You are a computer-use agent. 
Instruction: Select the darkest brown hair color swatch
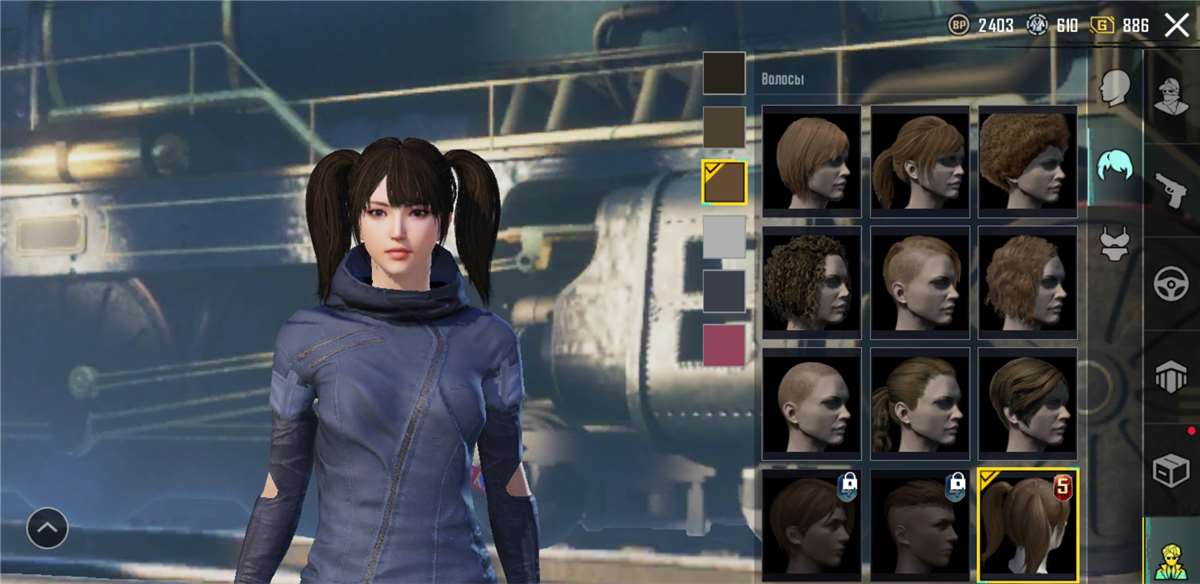coord(724,73)
